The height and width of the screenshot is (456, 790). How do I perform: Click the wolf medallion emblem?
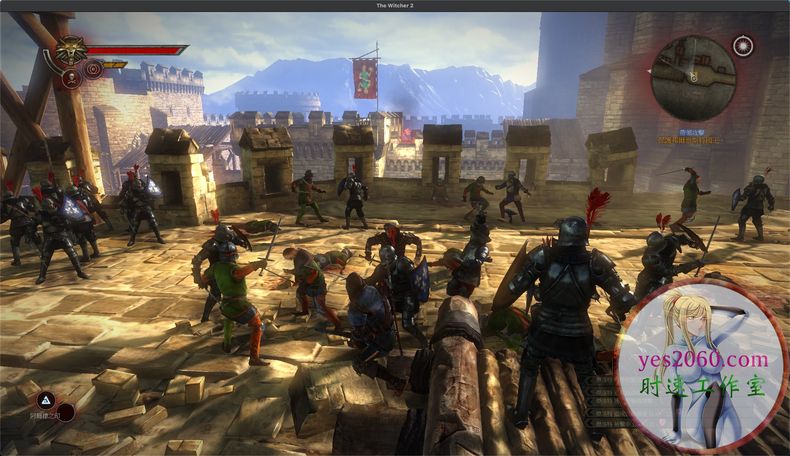click(x=70, y=49)
